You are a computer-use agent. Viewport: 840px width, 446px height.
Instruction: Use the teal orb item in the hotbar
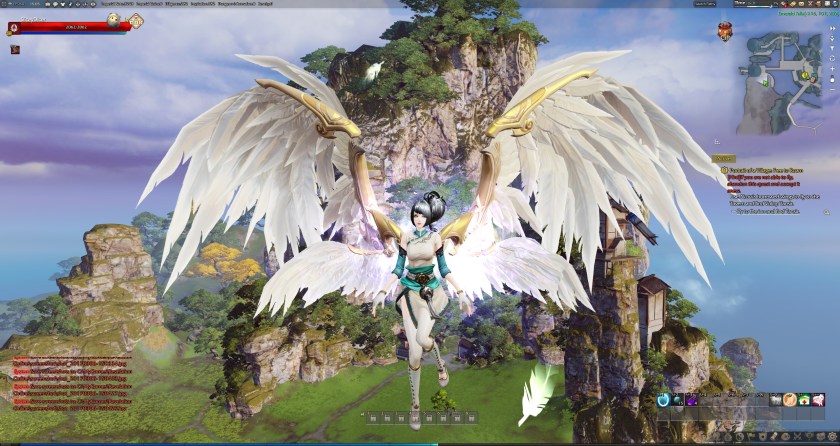pos(678,400)
